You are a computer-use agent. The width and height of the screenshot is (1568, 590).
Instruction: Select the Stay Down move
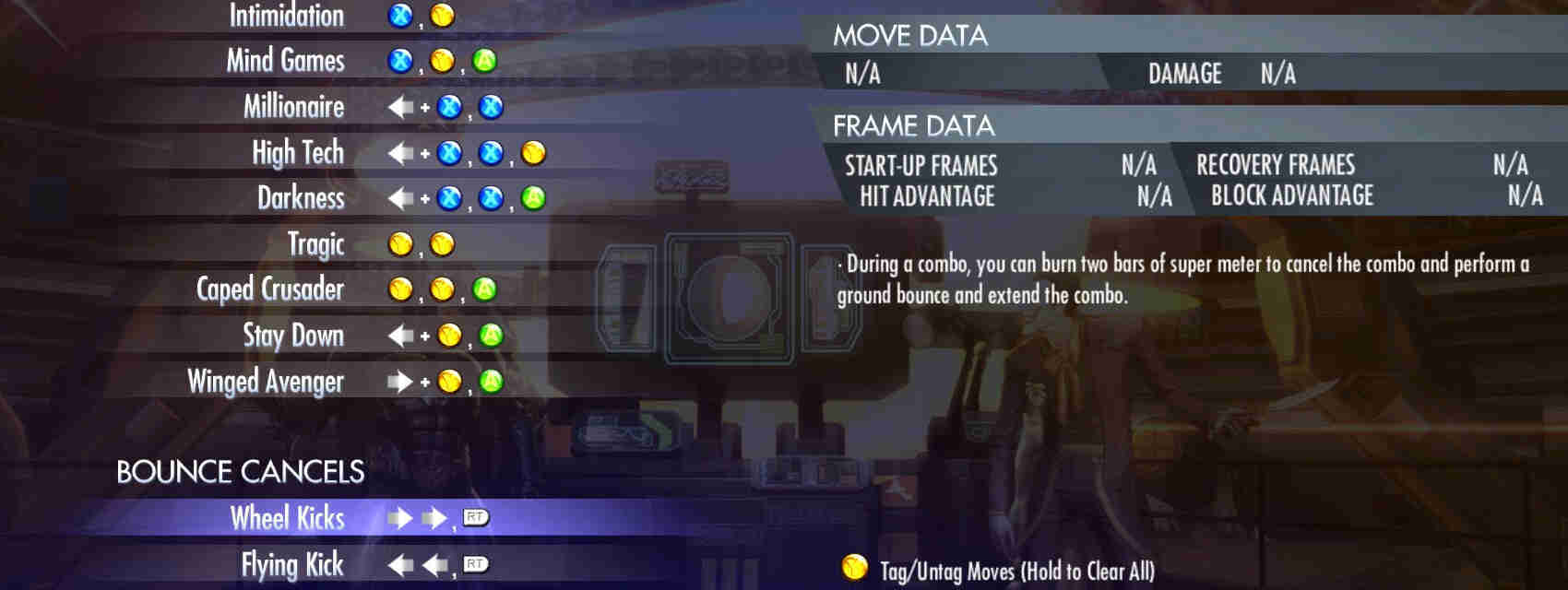tap(292, 336)
